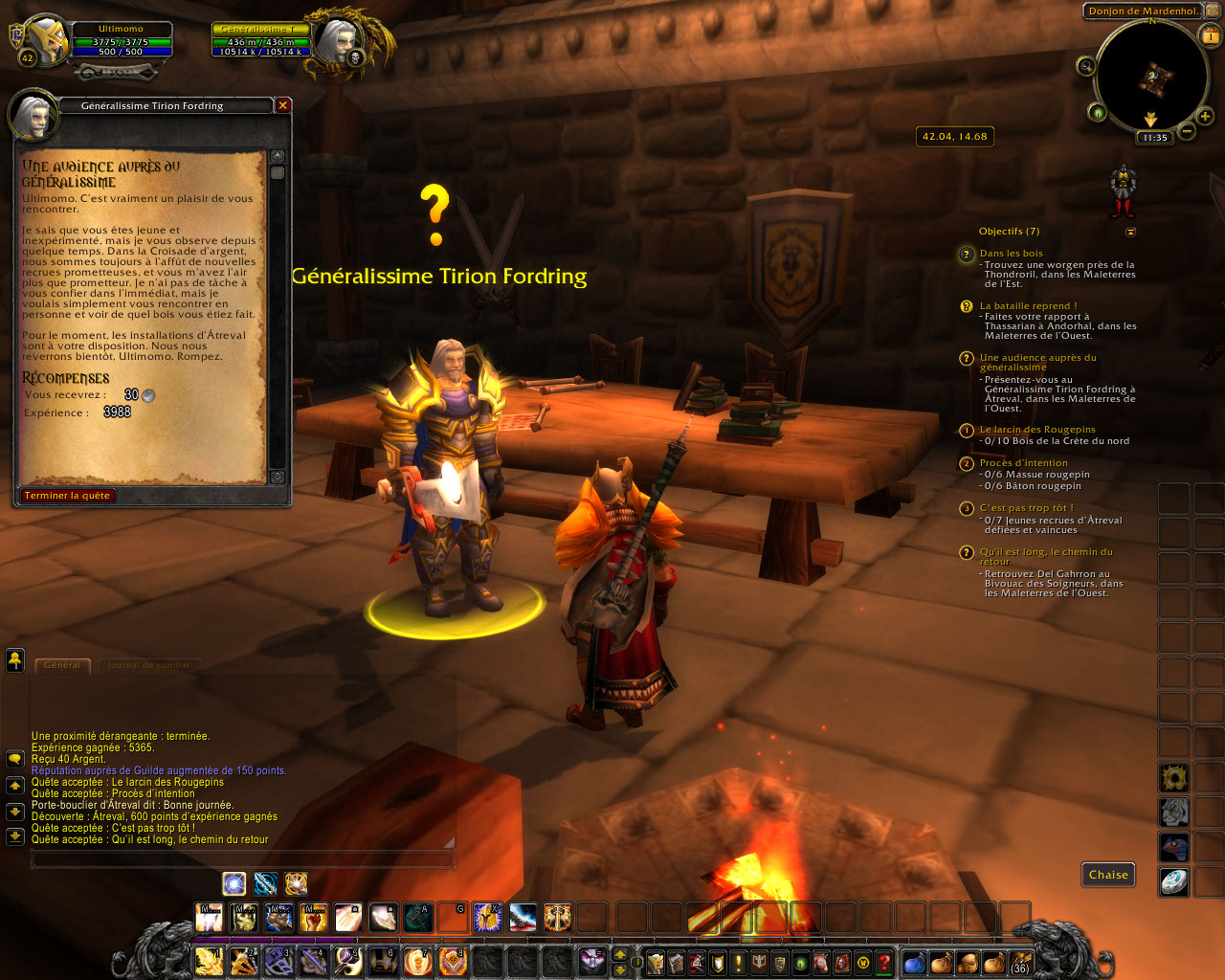Zoom out the minimap with the minus button
Screen dimensions: 1225x980
click(1187, 131)
